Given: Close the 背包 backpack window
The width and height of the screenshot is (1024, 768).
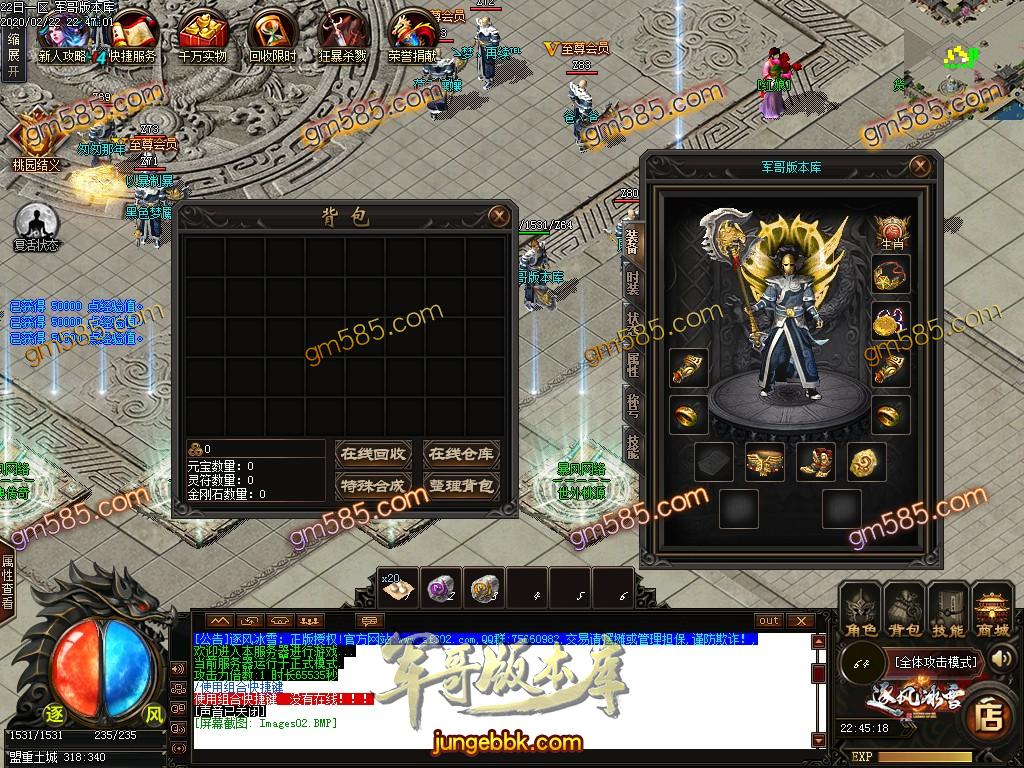Looking at the screenshot, I should pyautogui.click(x=497, y=215).
